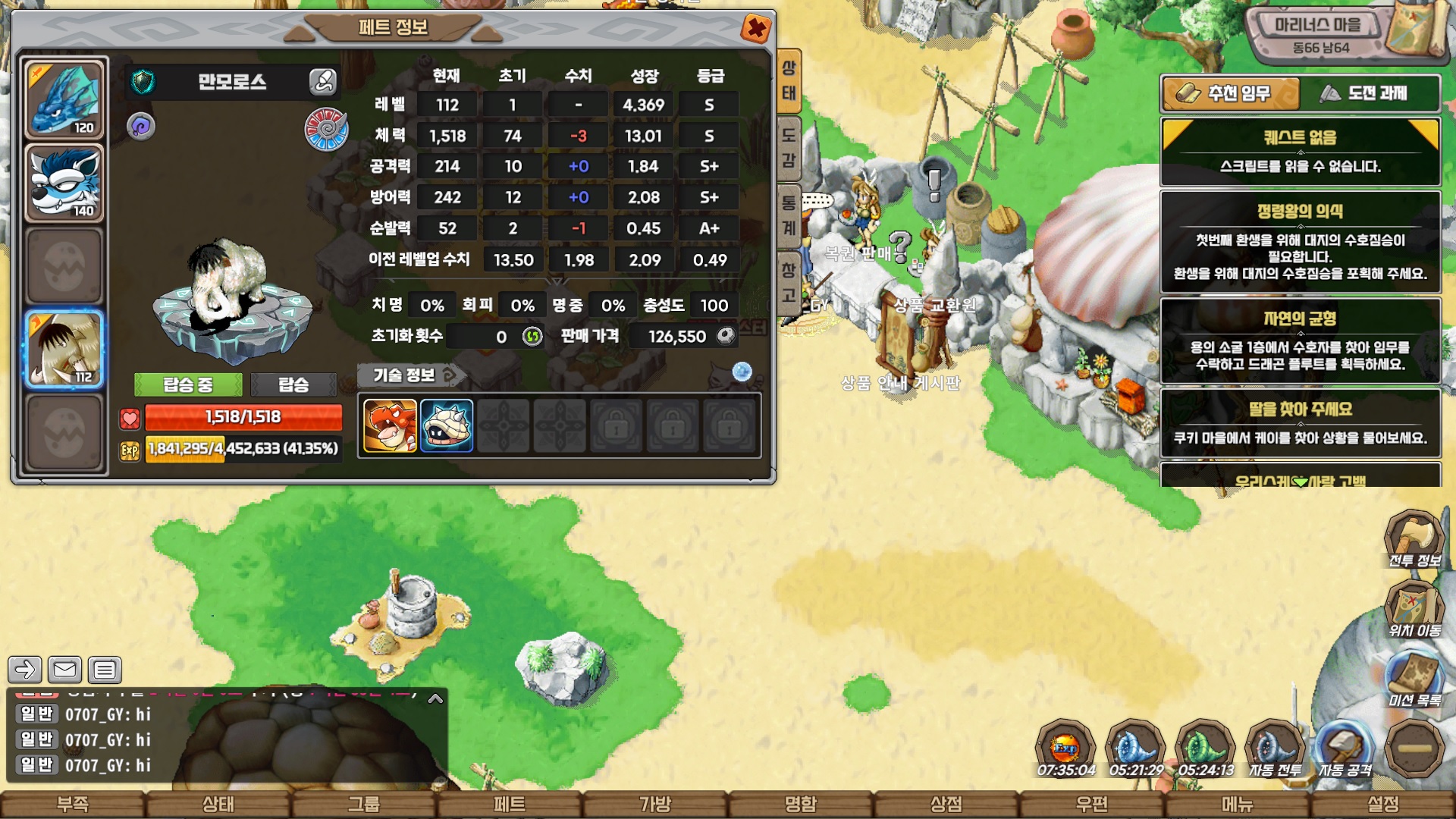
Task: Close the 페트 정보 pet info window
Action: [755, 29]
